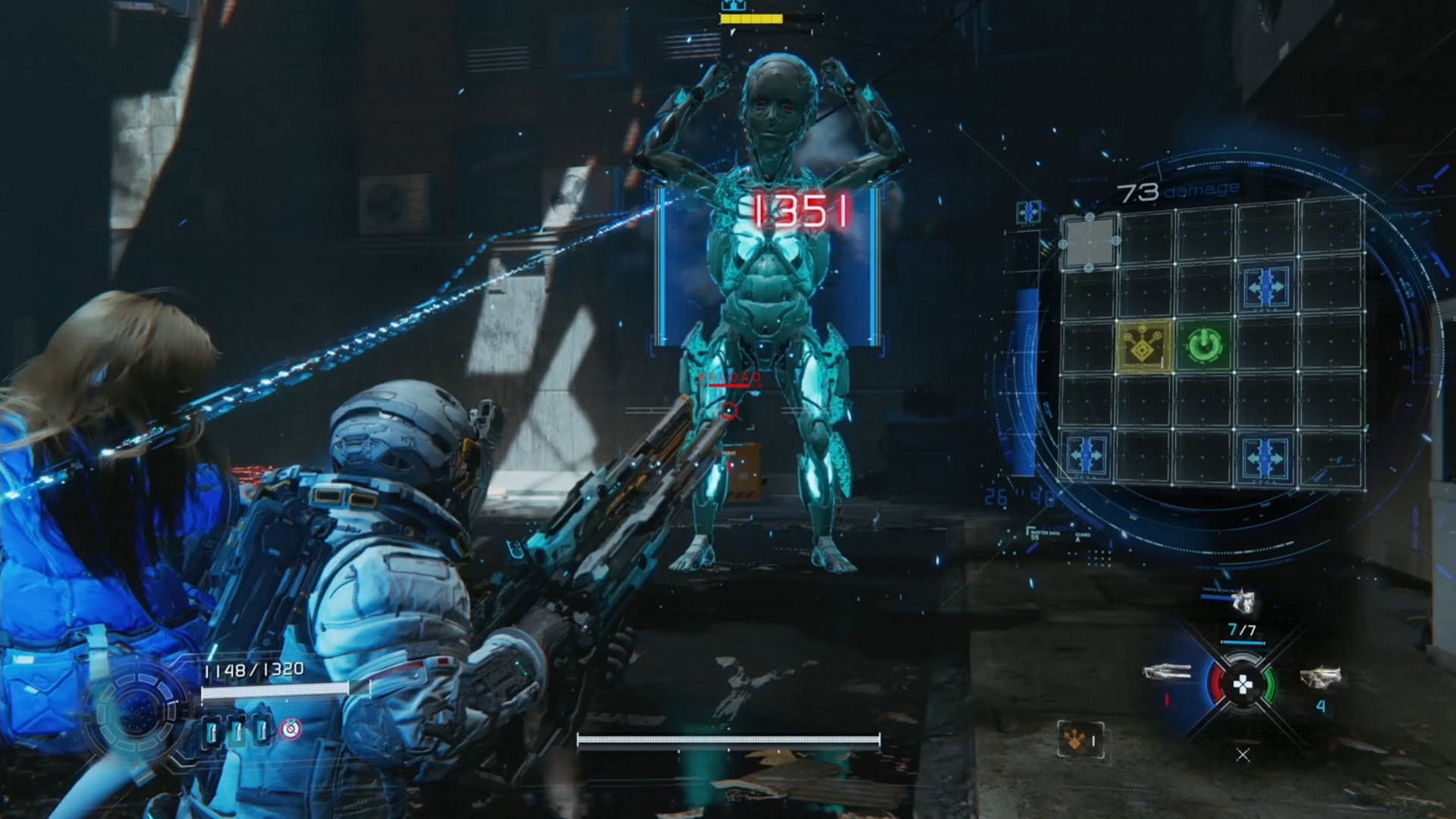
Task: Select the top weapon with 7/7 ammo
Action: [x=1242, y=603]
